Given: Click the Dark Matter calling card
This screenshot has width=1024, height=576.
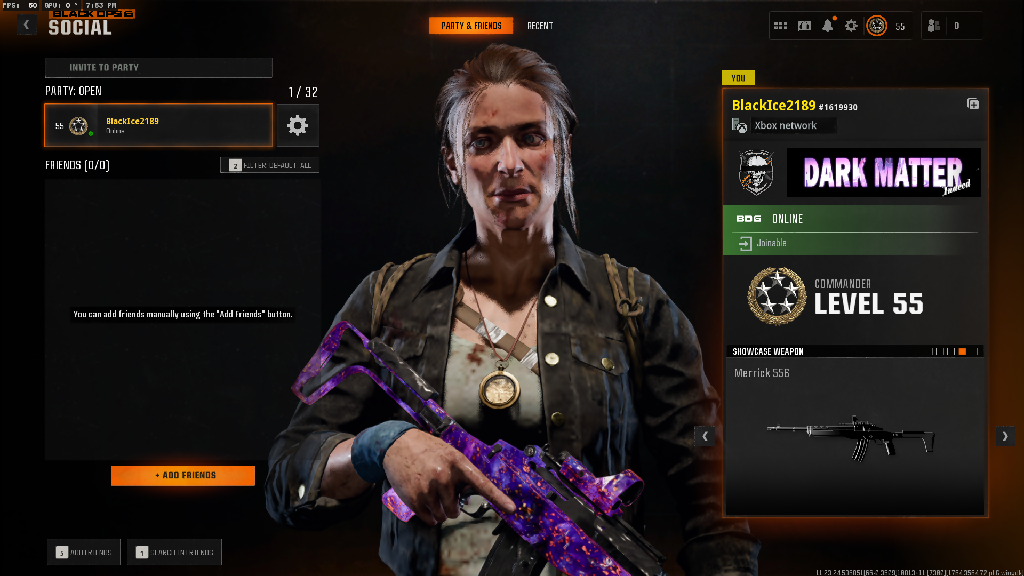Looking at the screenshot, I should coord(884,173).
